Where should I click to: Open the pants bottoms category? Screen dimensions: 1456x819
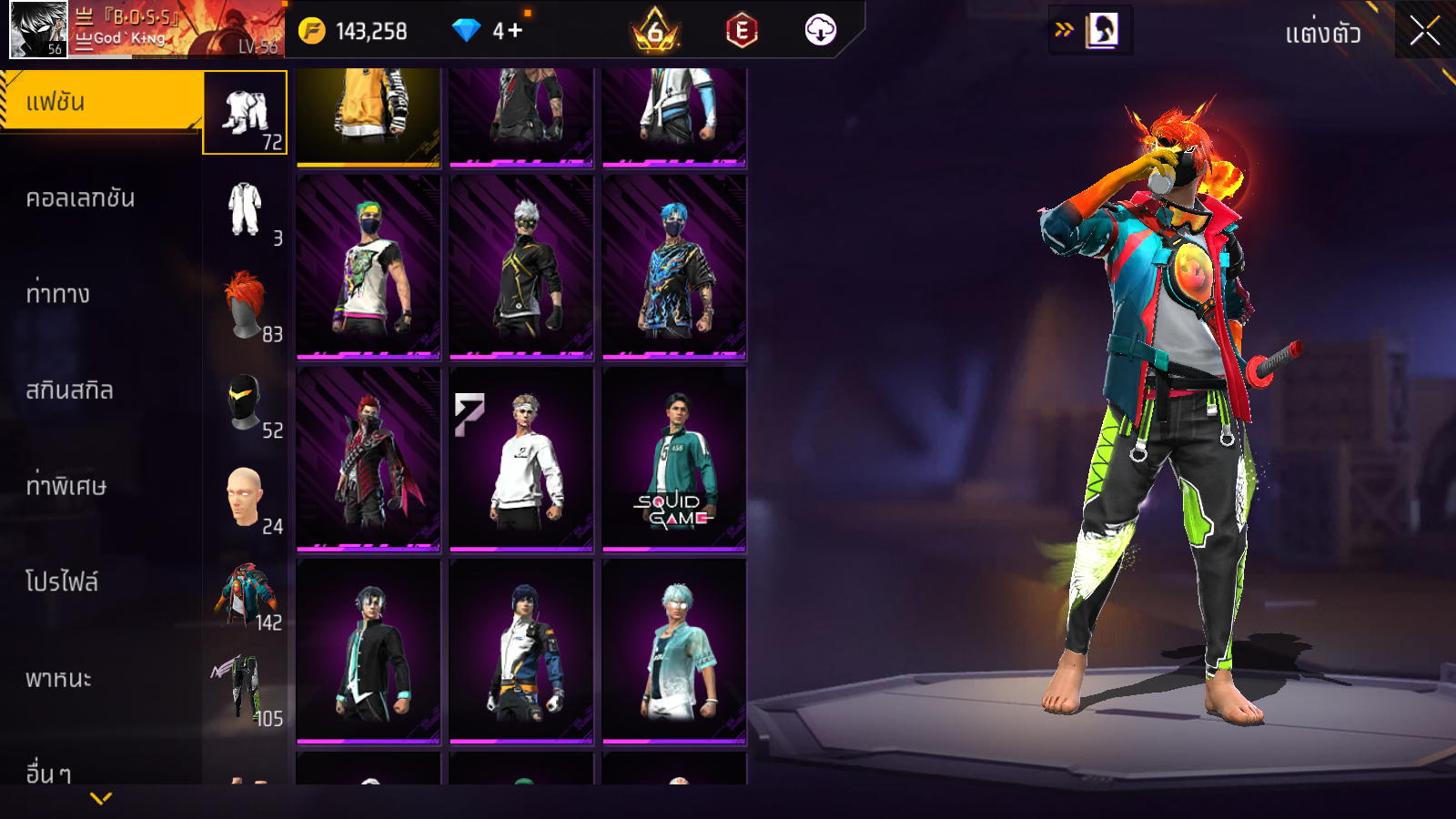[245, 690]
